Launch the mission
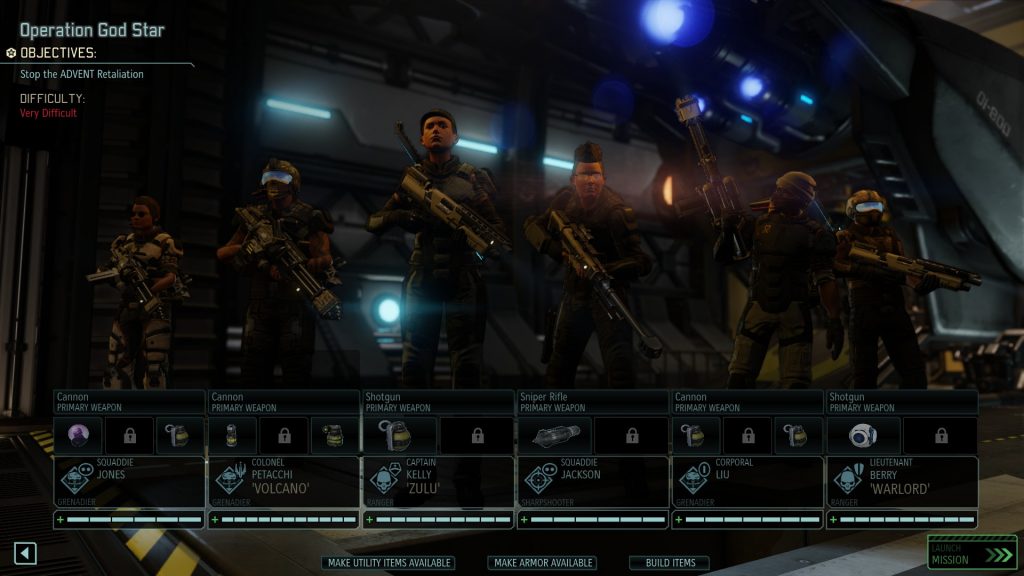This screenshot has height=576, width=1024. pyautogui.click(x=971, y=554)
